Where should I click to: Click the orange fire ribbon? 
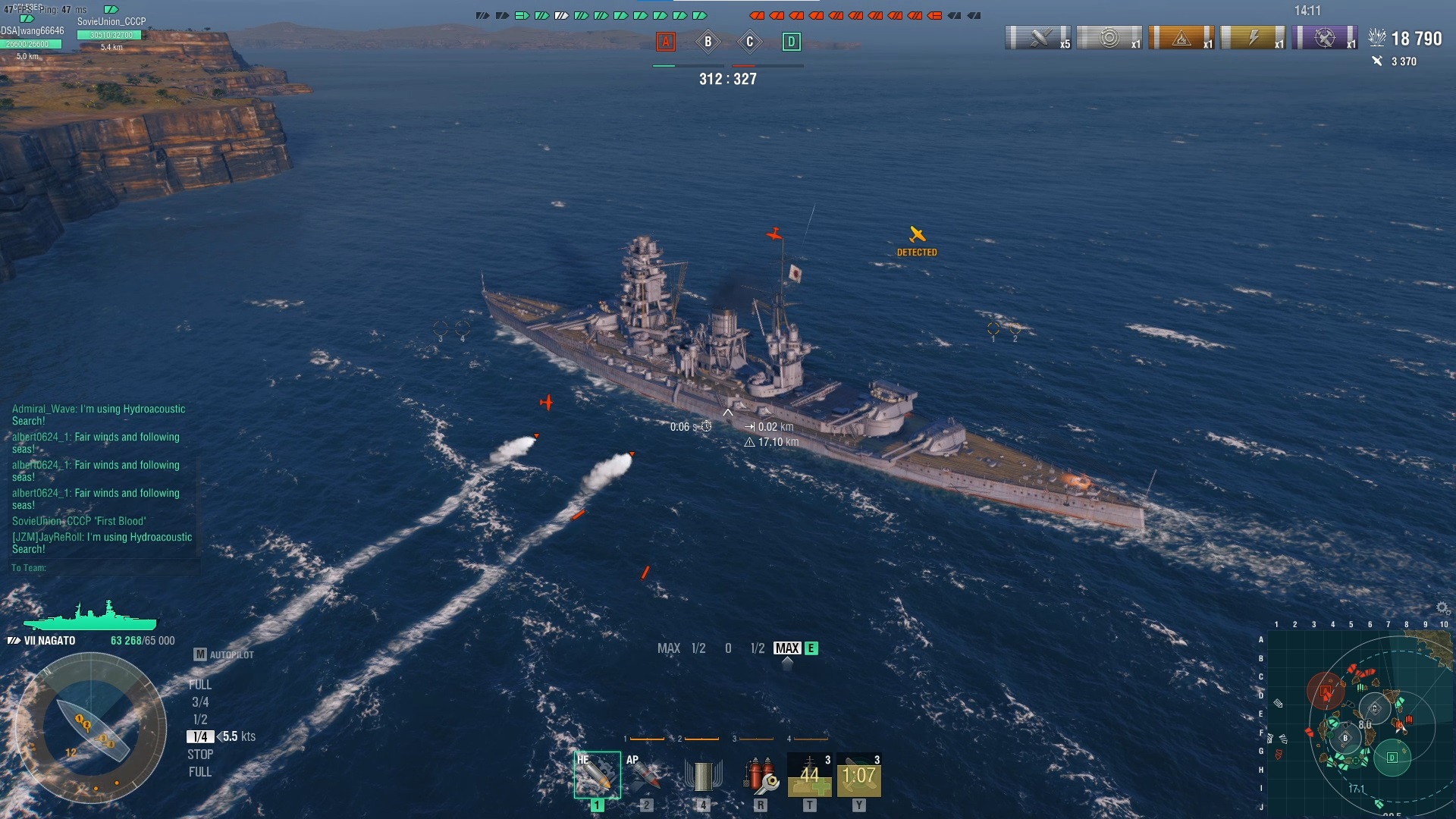1181,37
